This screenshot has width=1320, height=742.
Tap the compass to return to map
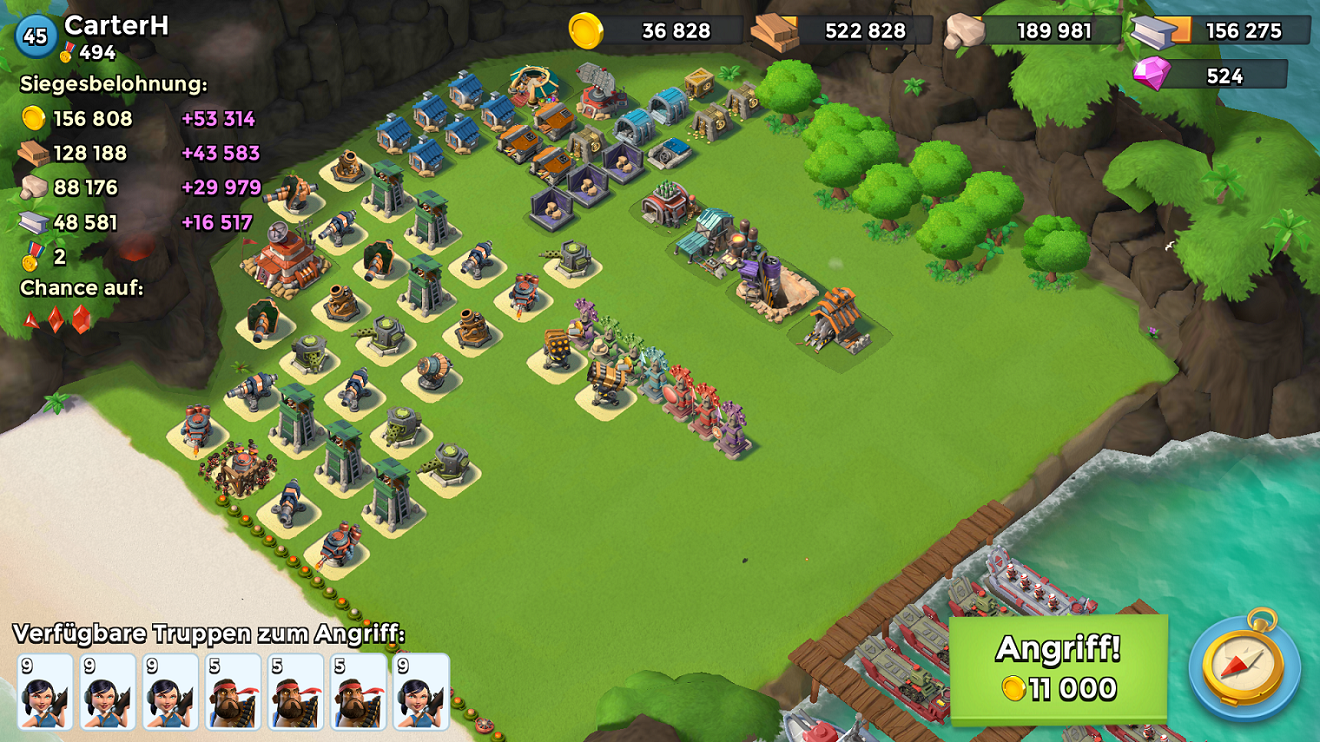point(1244,664)
